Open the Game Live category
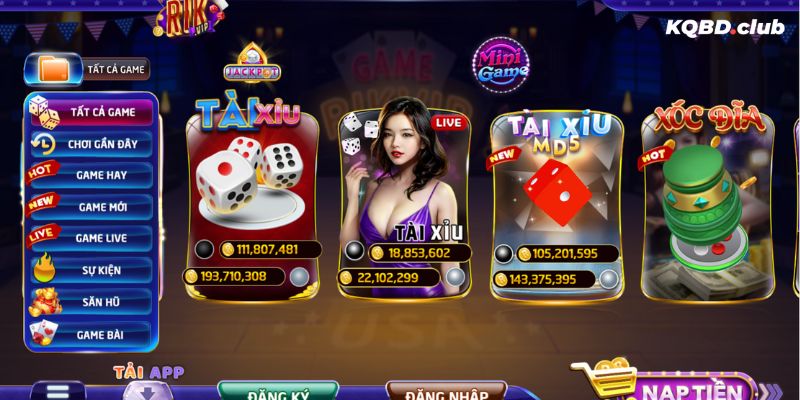 click(92, 238)
